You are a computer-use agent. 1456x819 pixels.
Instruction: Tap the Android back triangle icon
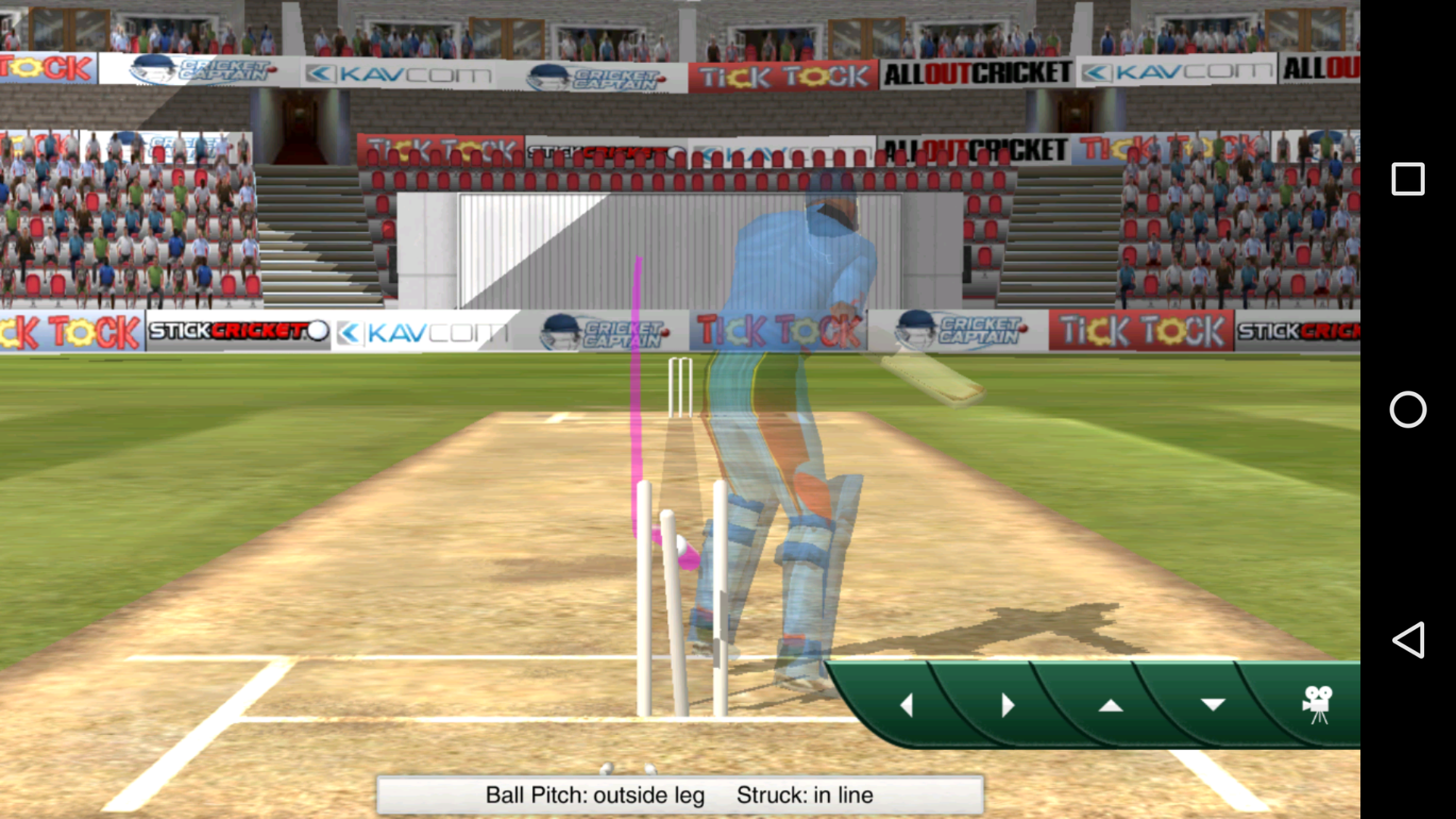(1408, 641)
